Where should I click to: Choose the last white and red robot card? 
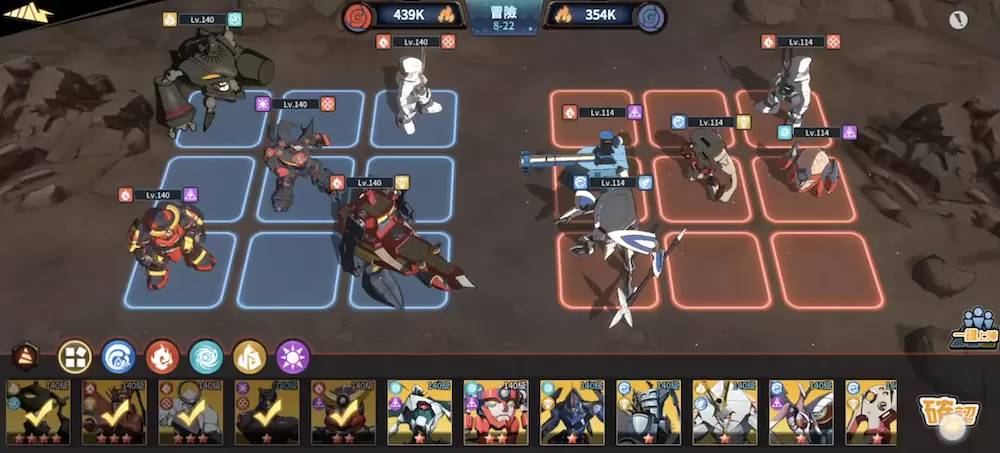coord(872,411)
